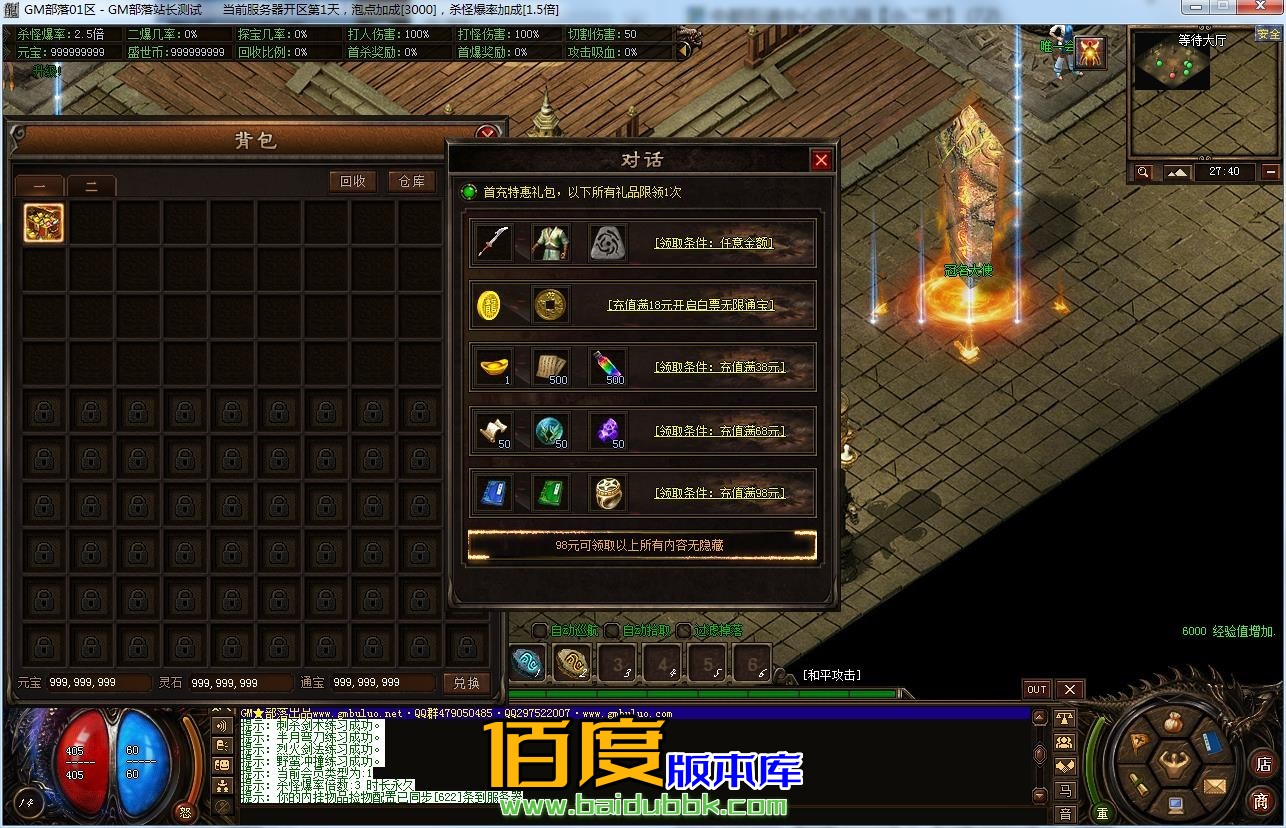Toggle the 马 (horse) icon in the sidebar
The image size is (1286, 828).
(1064, 790)
